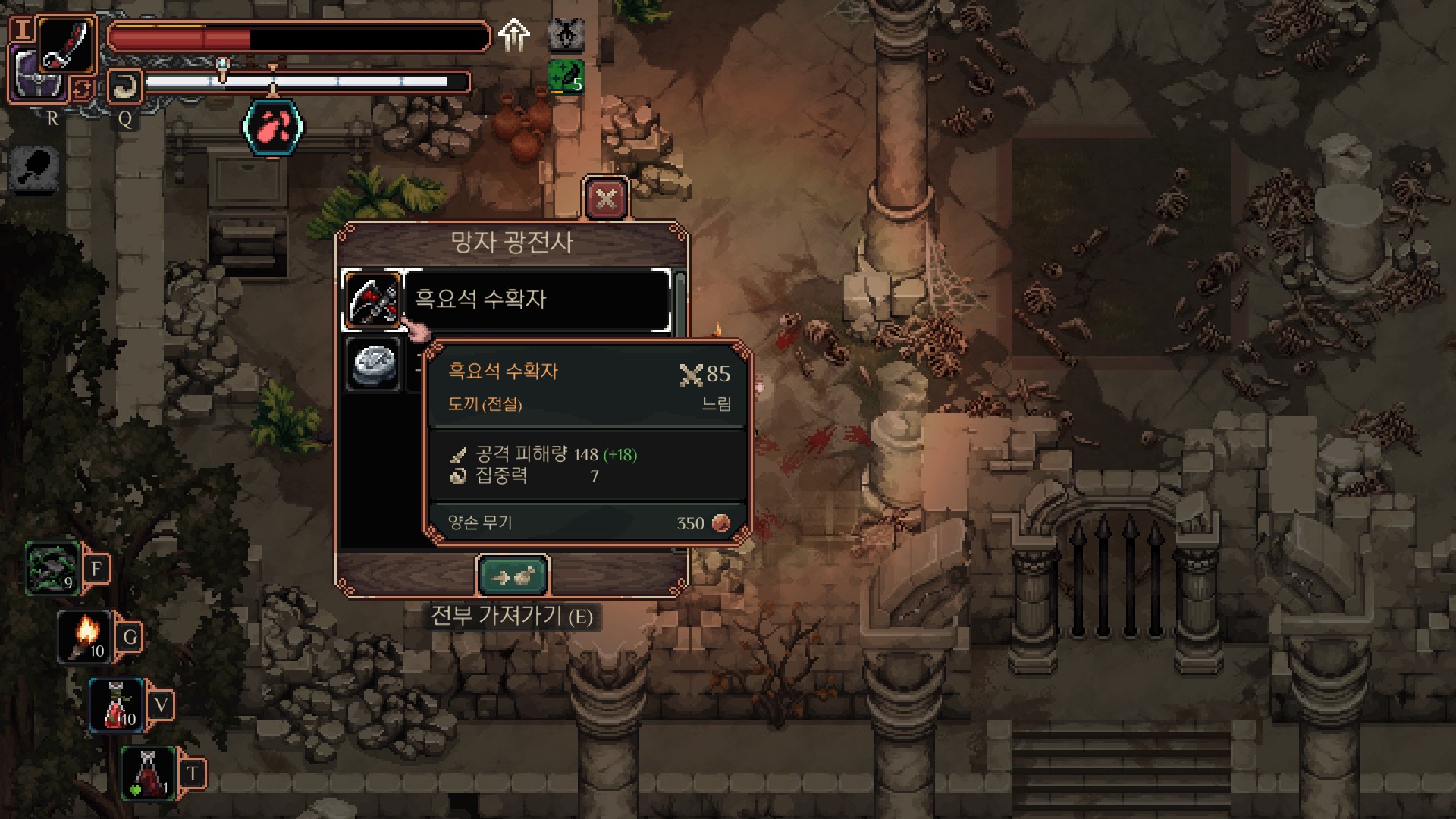Select the red footprints hexagon icon
This screenshot has height=819, width=1456.
click(x=273, y=127)
